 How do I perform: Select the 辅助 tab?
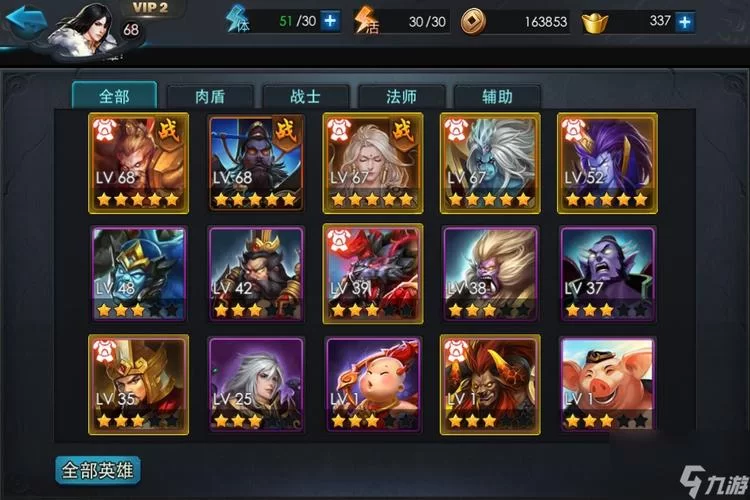click(497, 96)
